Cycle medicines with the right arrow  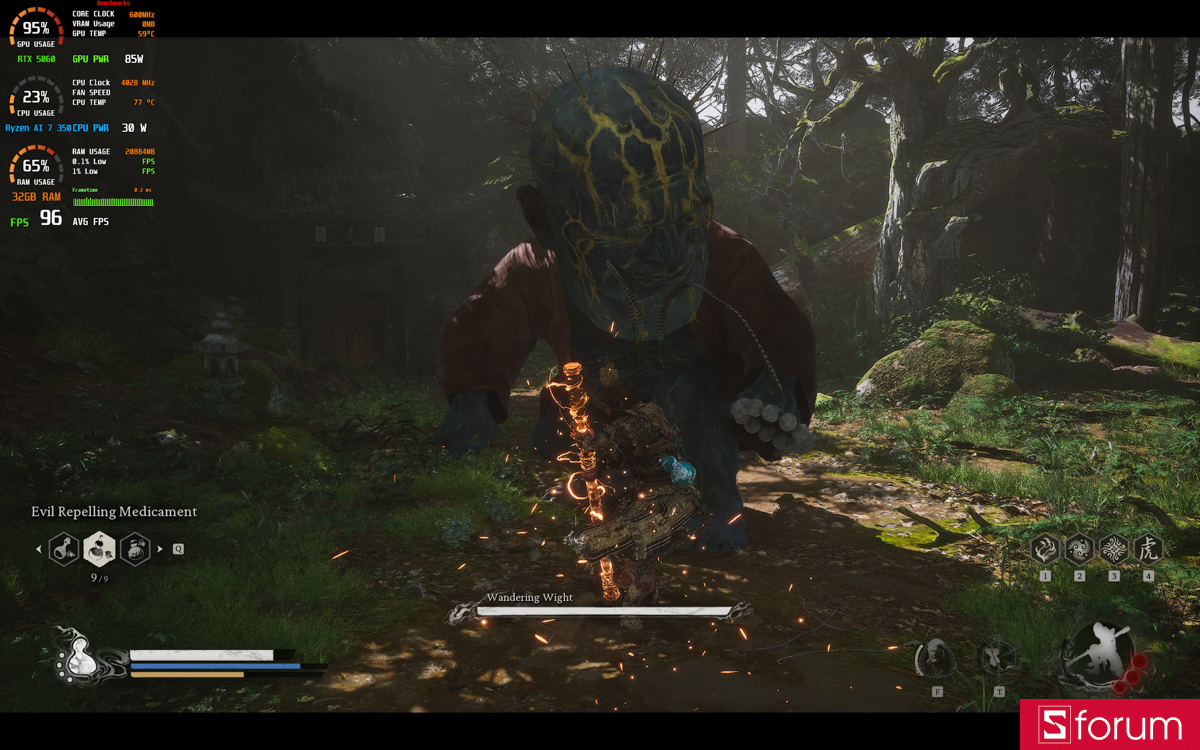pos(160,549)
